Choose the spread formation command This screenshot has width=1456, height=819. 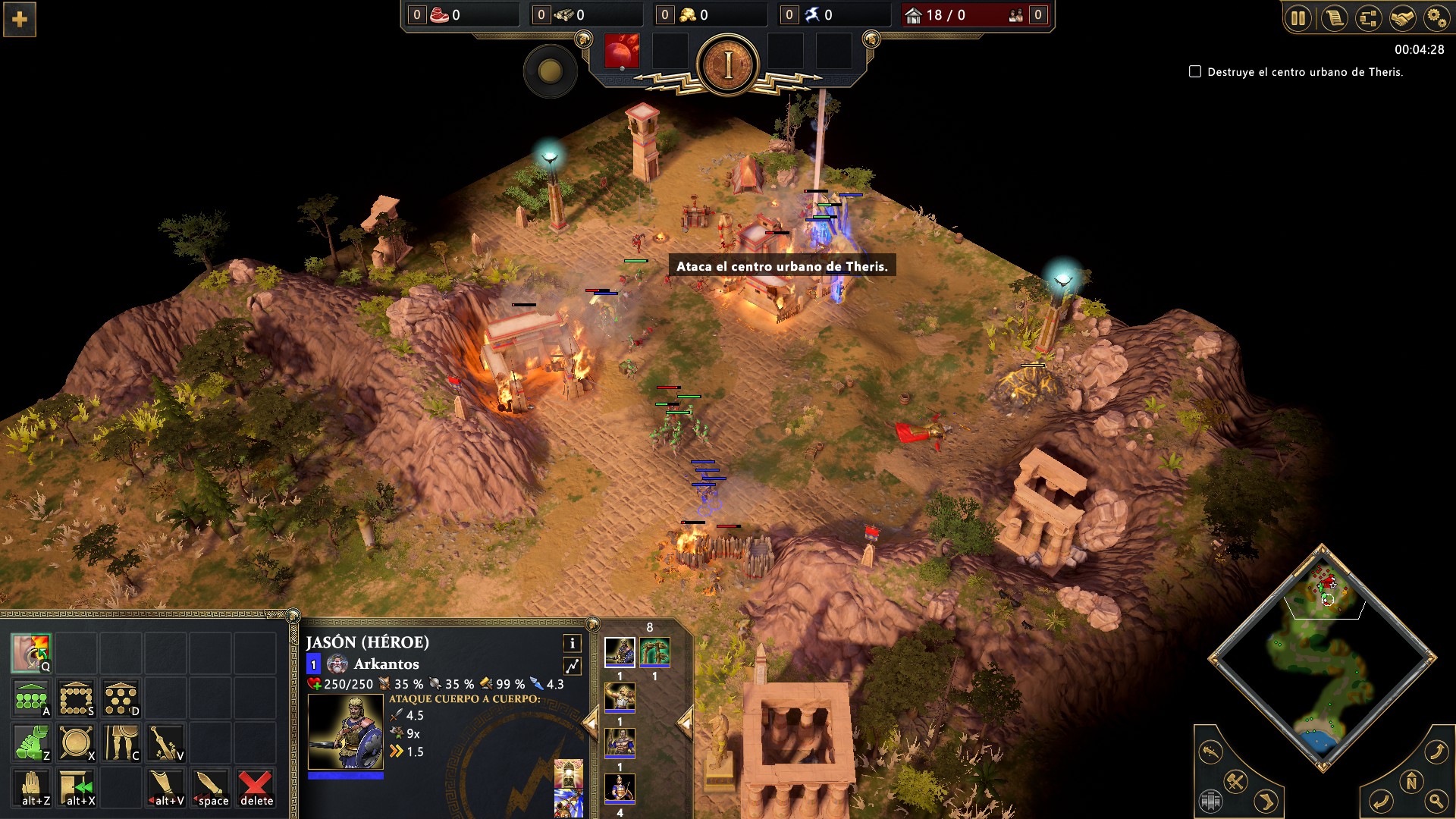[121, 698]
